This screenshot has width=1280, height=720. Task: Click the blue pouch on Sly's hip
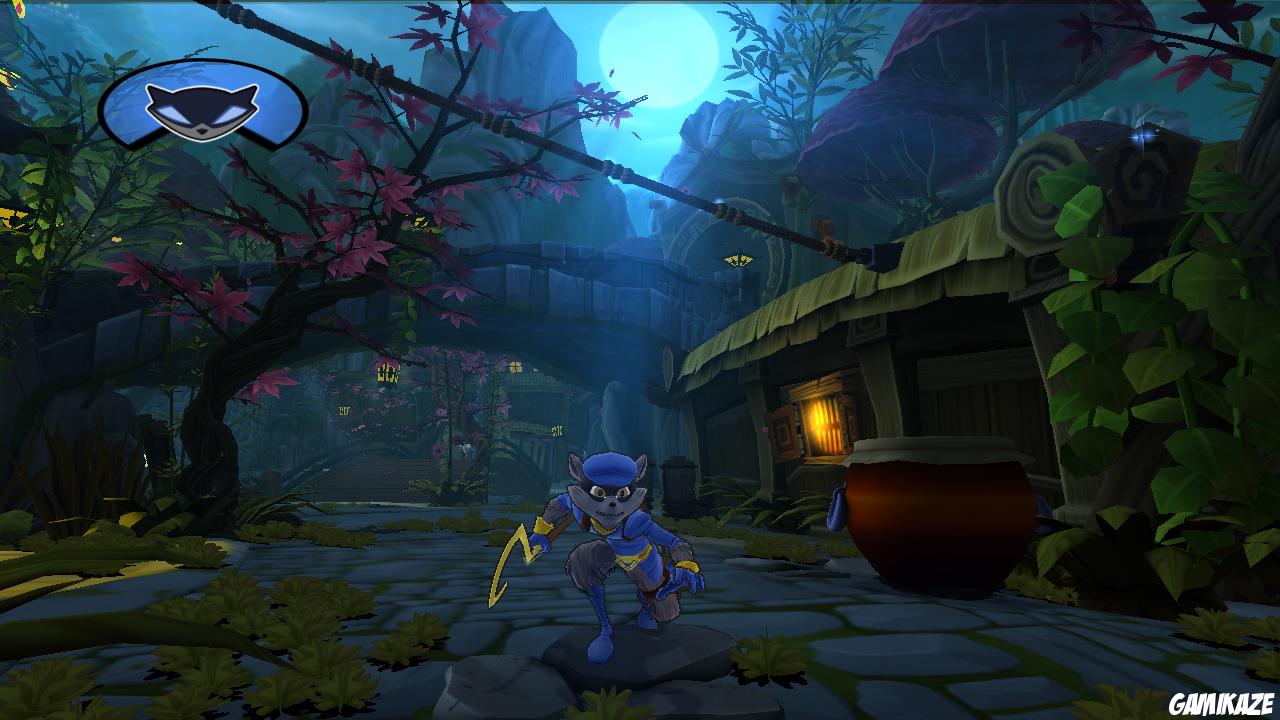tap(838, 512)
